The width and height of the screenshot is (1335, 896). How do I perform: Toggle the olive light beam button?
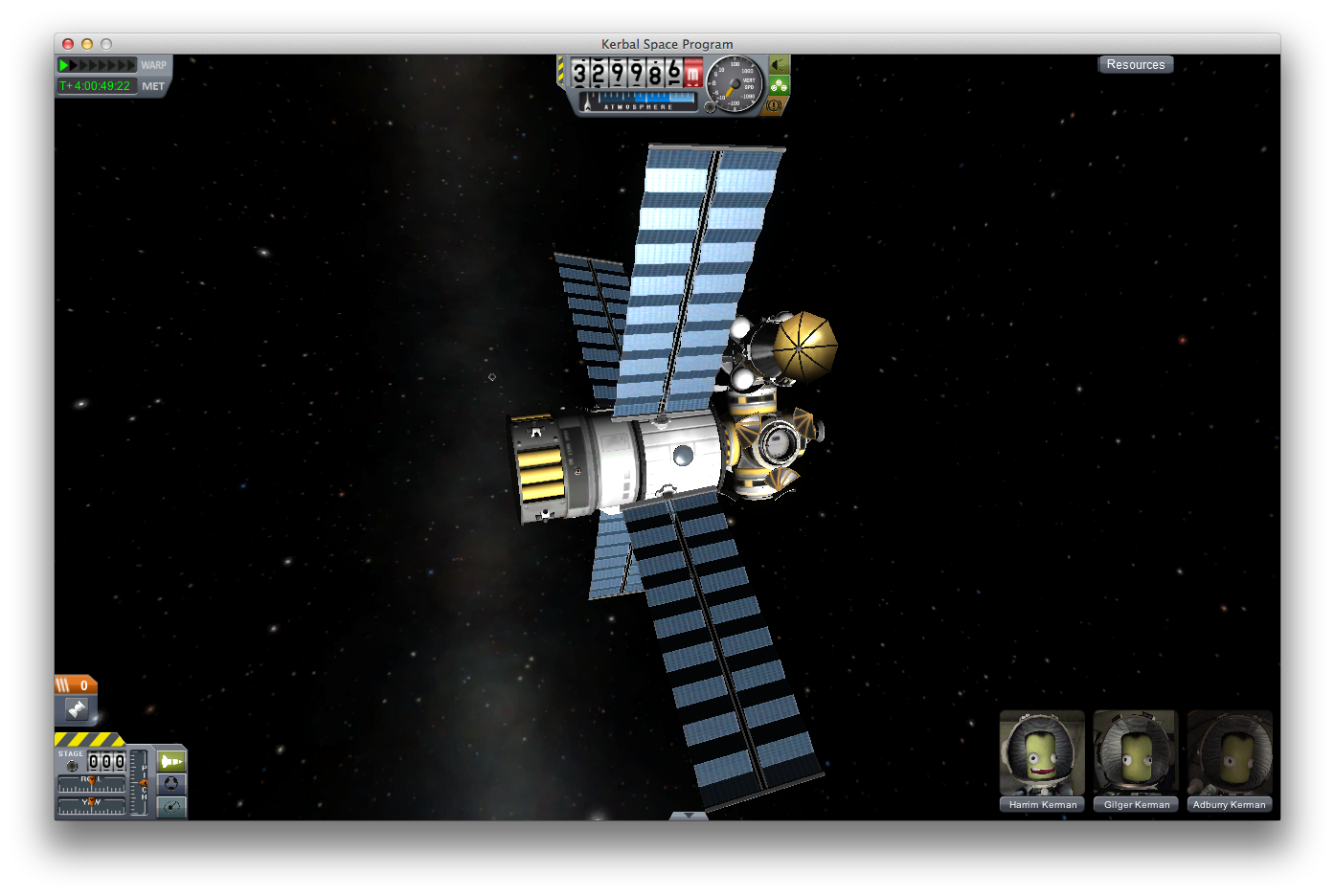click(x=780, y=65)
